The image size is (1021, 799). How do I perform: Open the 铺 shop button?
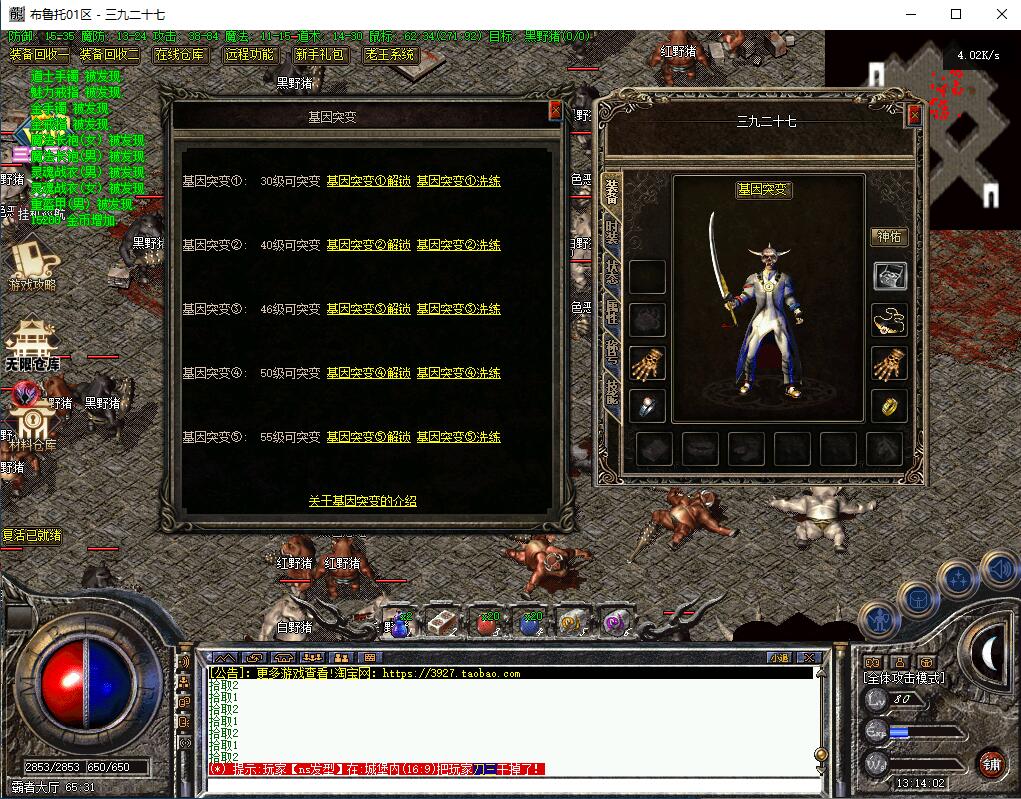(991, 765)
